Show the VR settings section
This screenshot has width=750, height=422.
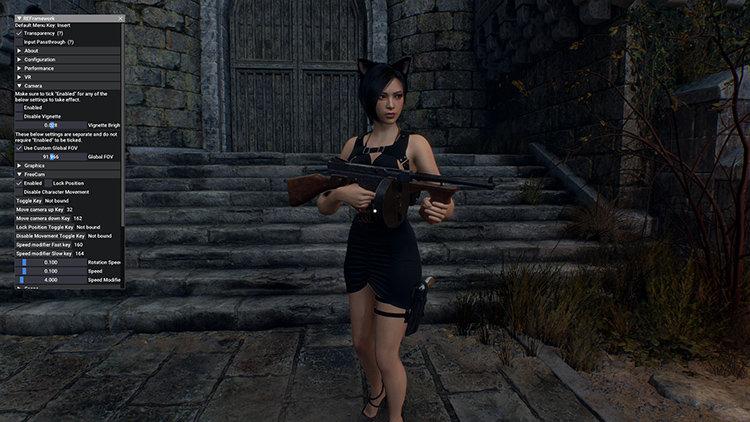19,77
